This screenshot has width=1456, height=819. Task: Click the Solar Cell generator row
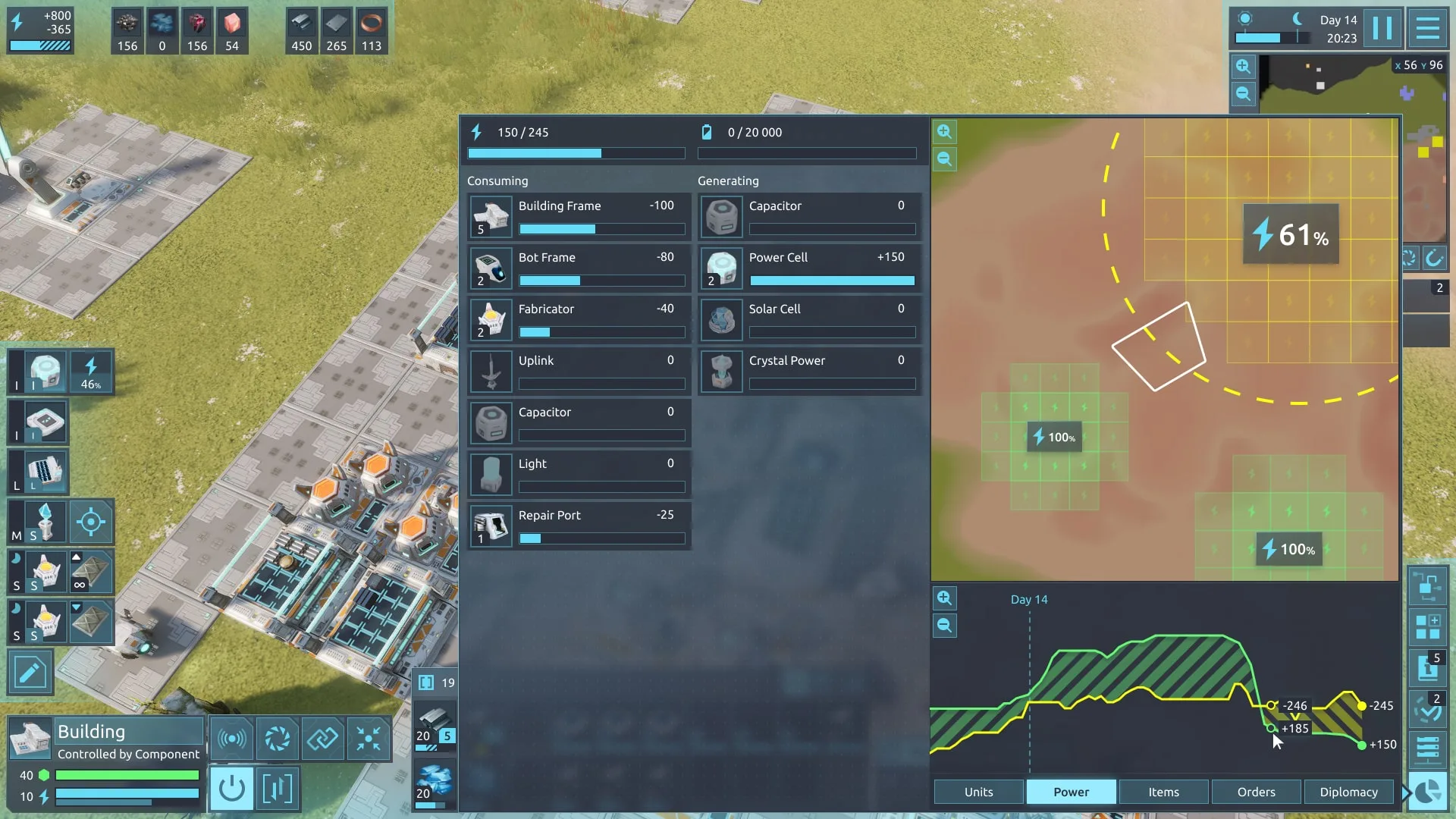pos(810,319)
